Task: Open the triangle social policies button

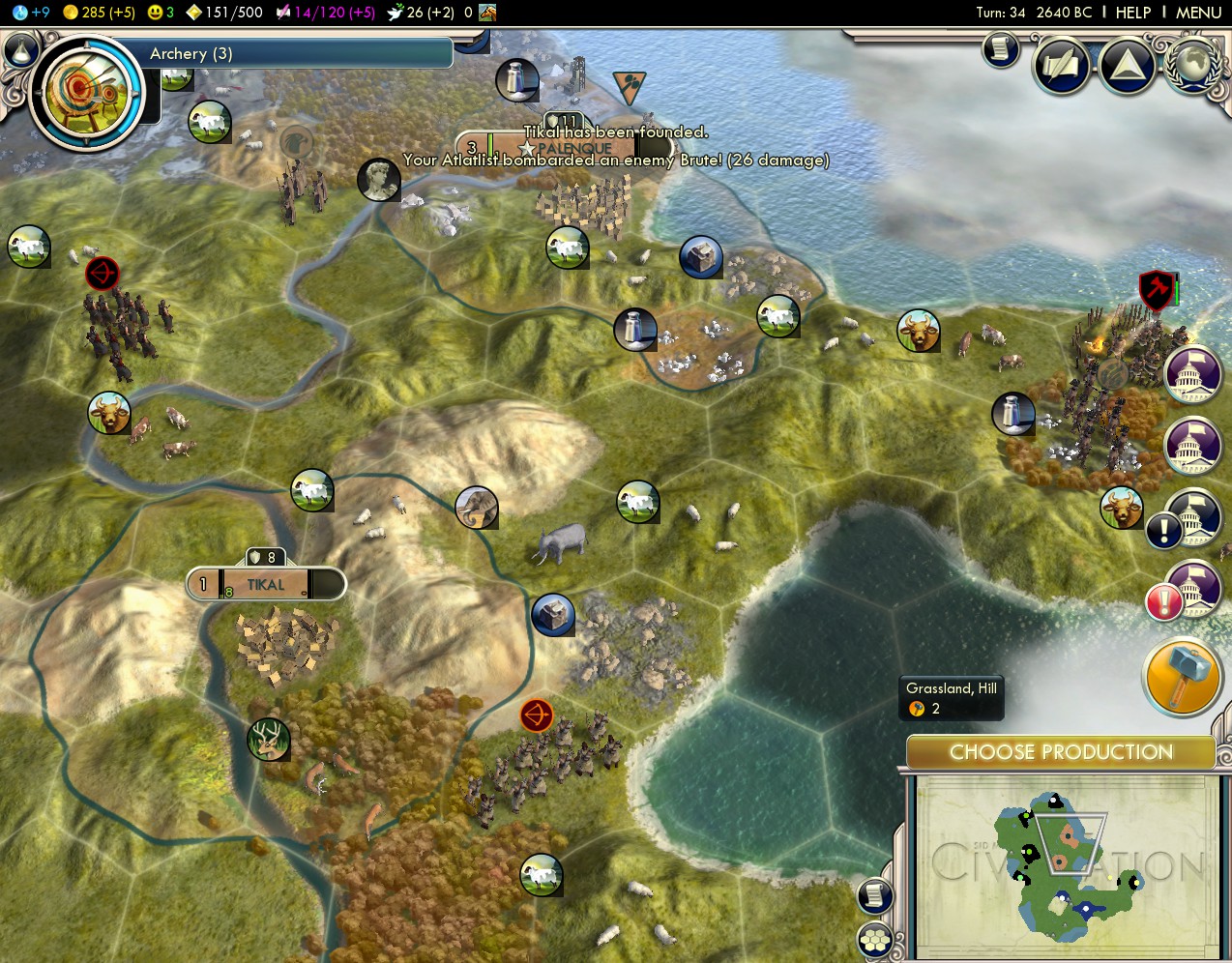Action: [x=1128, y=66]
